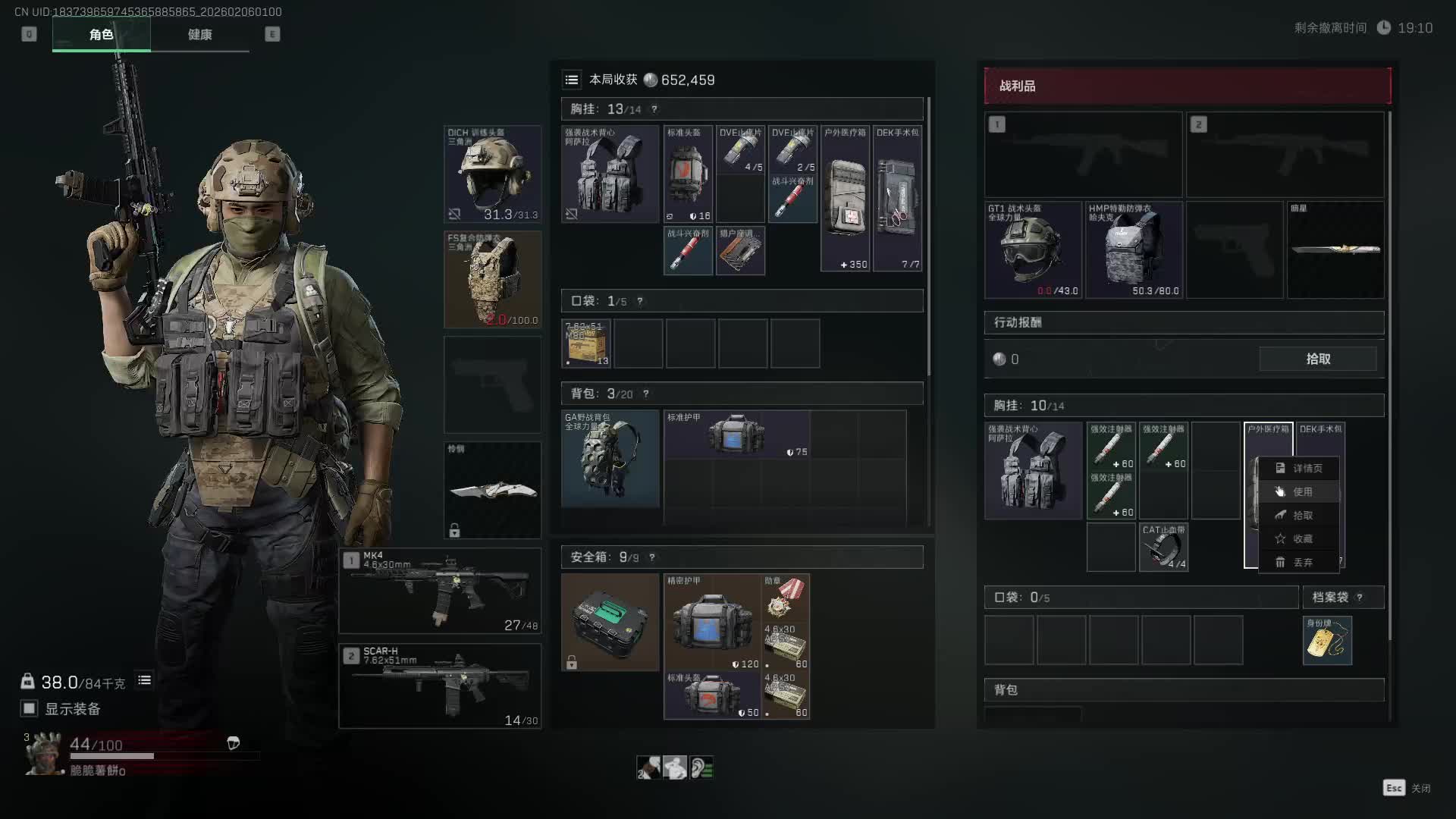Open the list icon beside 本局收获
This screenshot has height=819, width=1456.
[572, 80]
